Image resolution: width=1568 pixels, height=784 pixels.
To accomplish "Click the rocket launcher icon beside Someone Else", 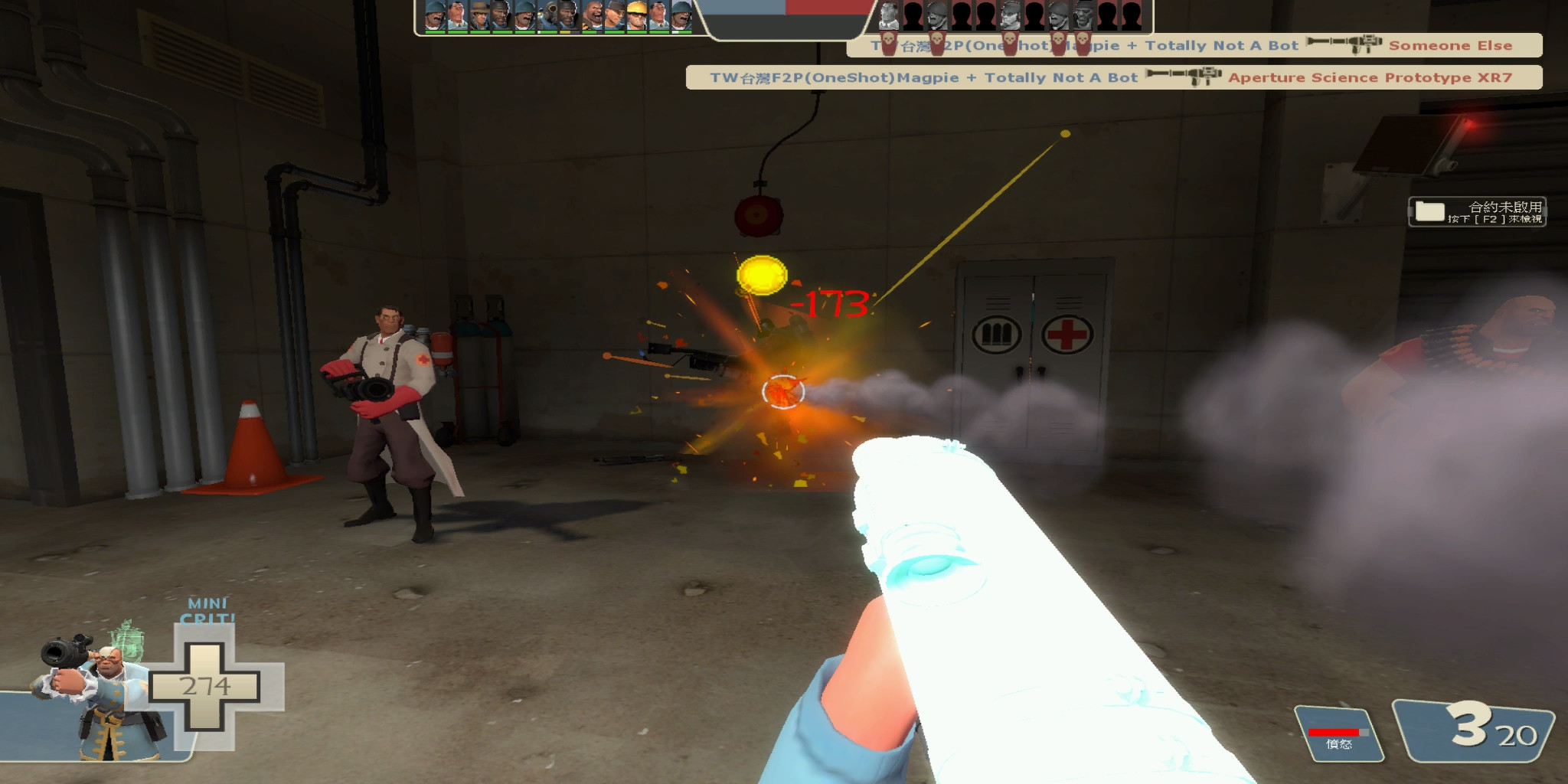I will tap(1344, 45).
